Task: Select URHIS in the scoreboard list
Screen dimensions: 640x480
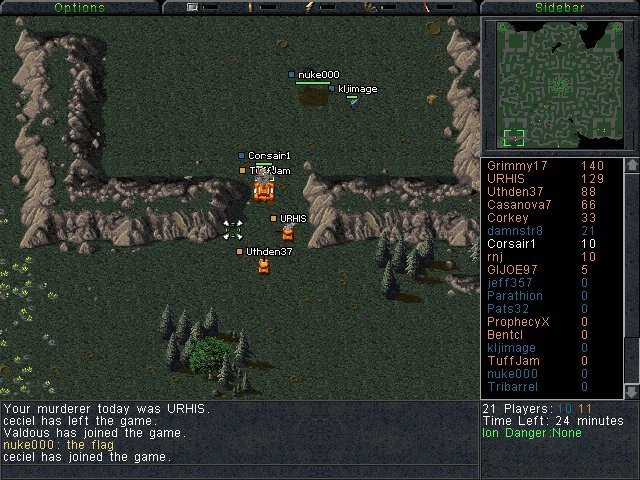Action: [506, 179]
